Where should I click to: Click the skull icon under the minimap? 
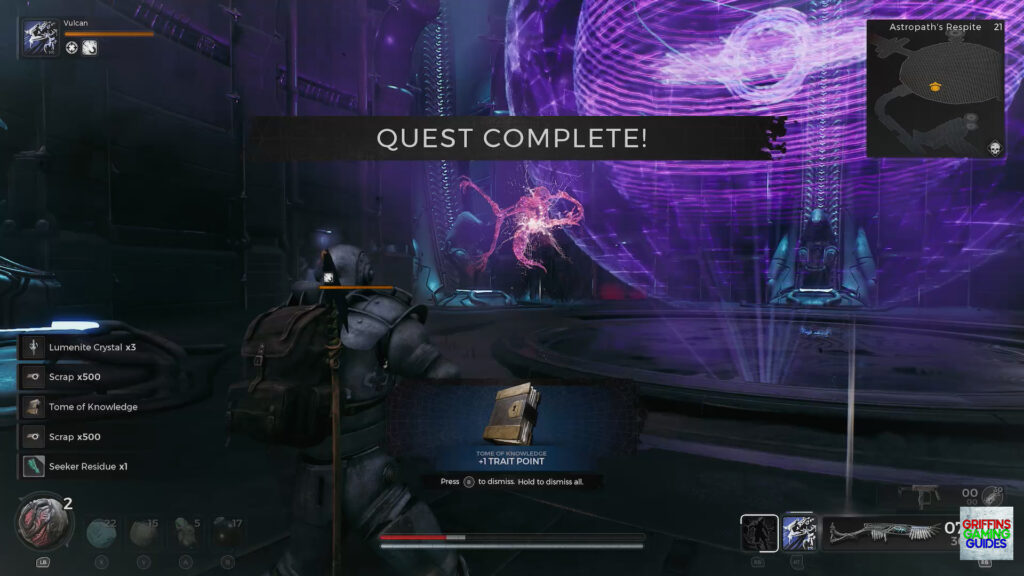pos(996,147)
